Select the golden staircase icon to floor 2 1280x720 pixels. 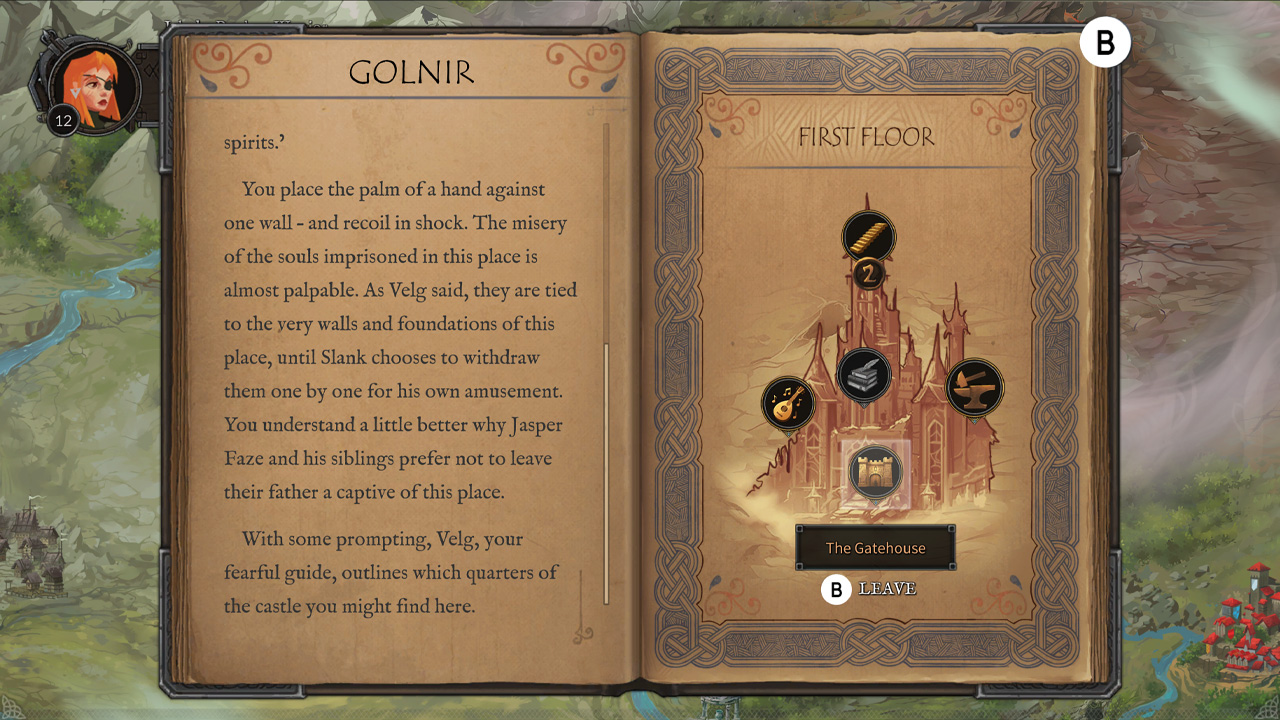(x=868, y=238)
